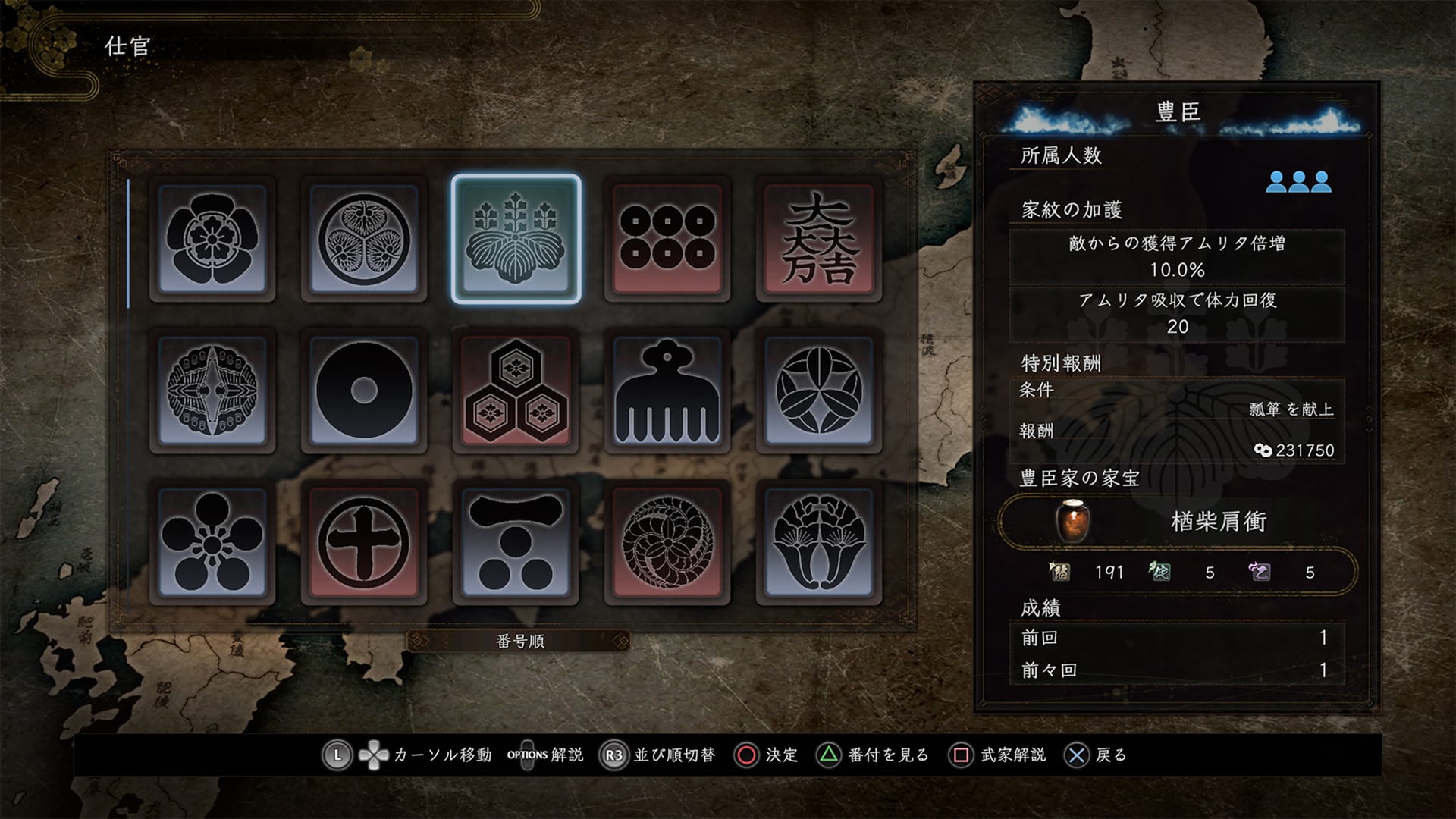Pick the coiled wisteria ring crest
Image resolution: width=1456 pixels, height=819 pixels.
(x=667, y=542)
